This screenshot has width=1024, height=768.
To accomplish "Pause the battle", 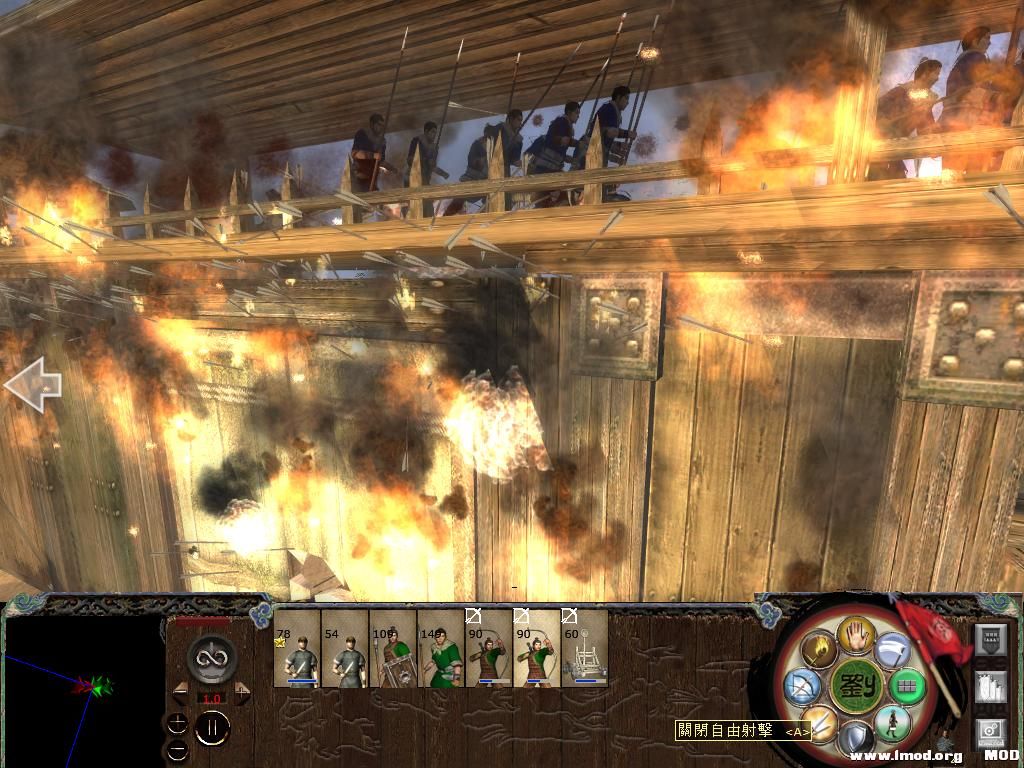I will point(213,727).
